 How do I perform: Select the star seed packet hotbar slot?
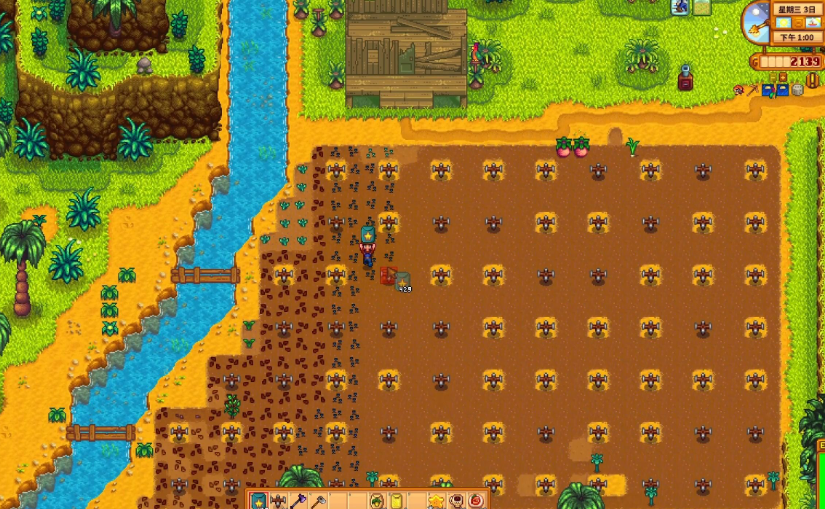click(x=258, y=500)
